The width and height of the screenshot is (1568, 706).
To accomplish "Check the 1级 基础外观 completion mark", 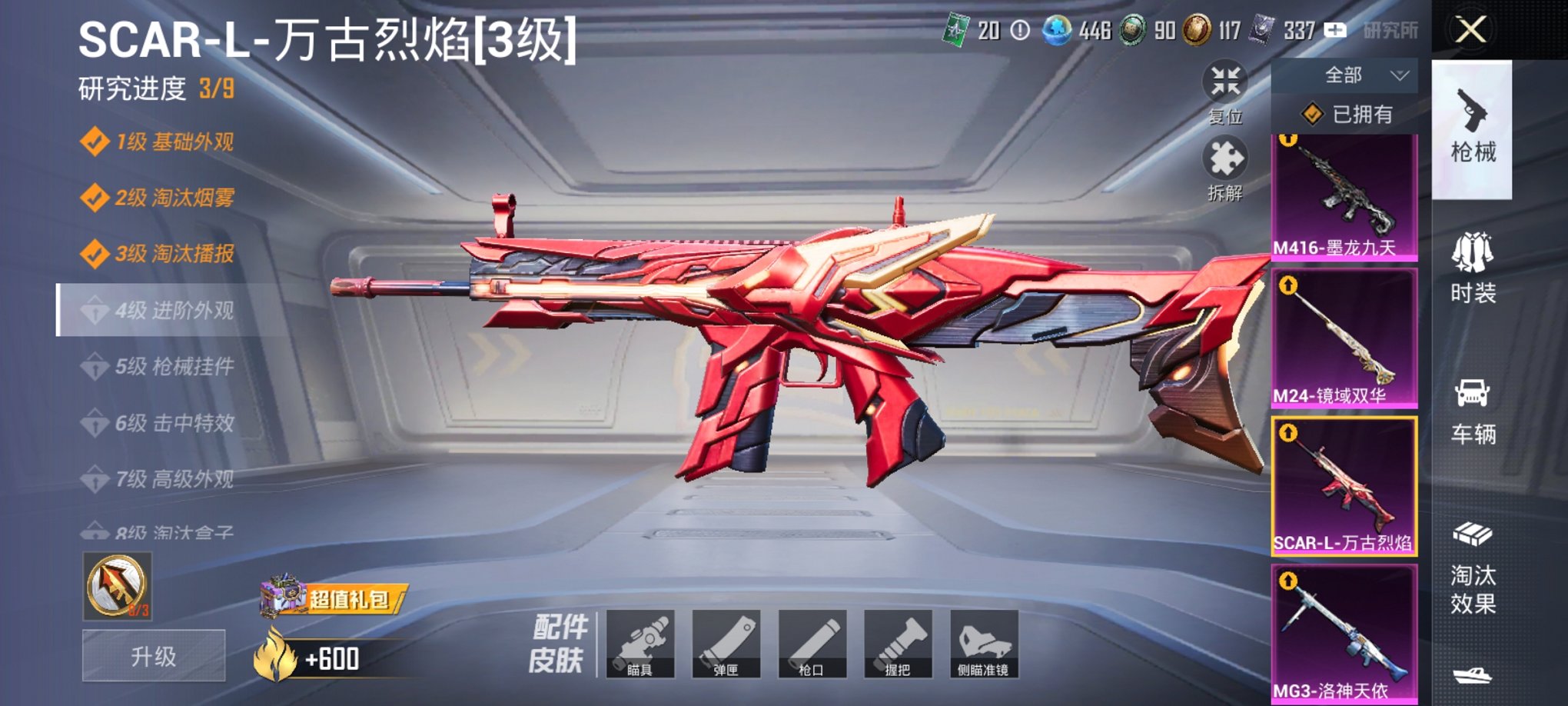I will pos(97,142).
